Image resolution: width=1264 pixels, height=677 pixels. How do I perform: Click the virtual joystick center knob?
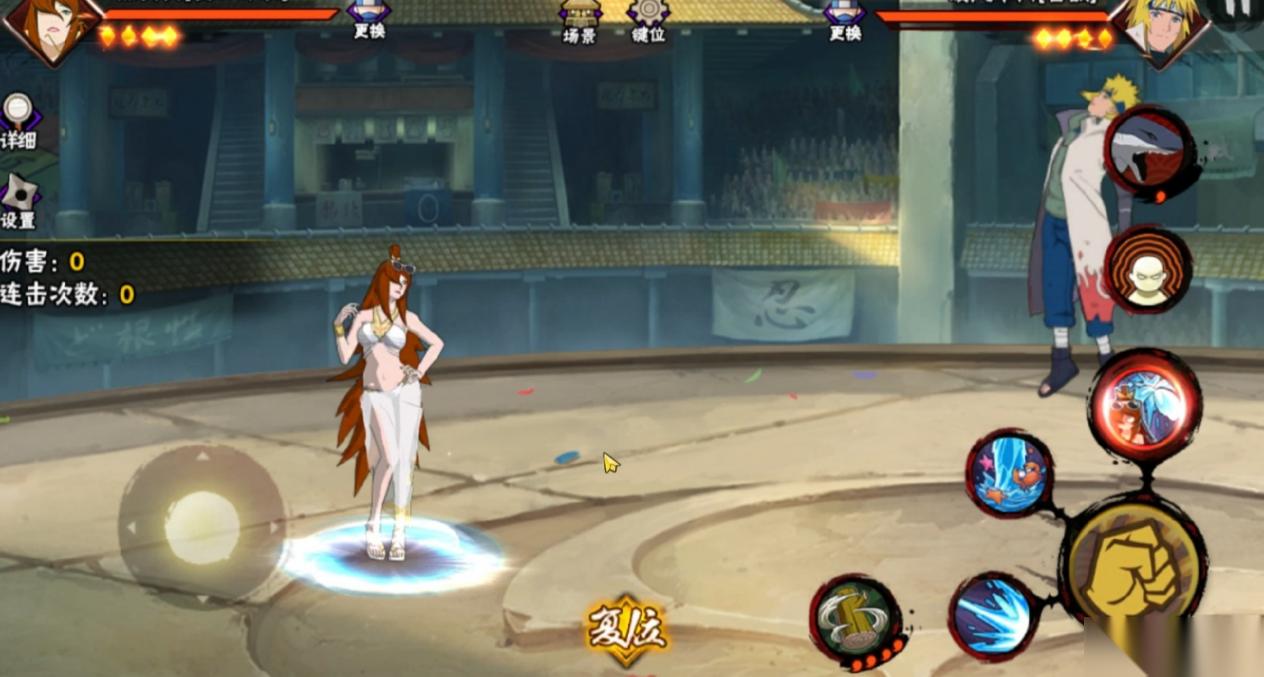[202, 527]
